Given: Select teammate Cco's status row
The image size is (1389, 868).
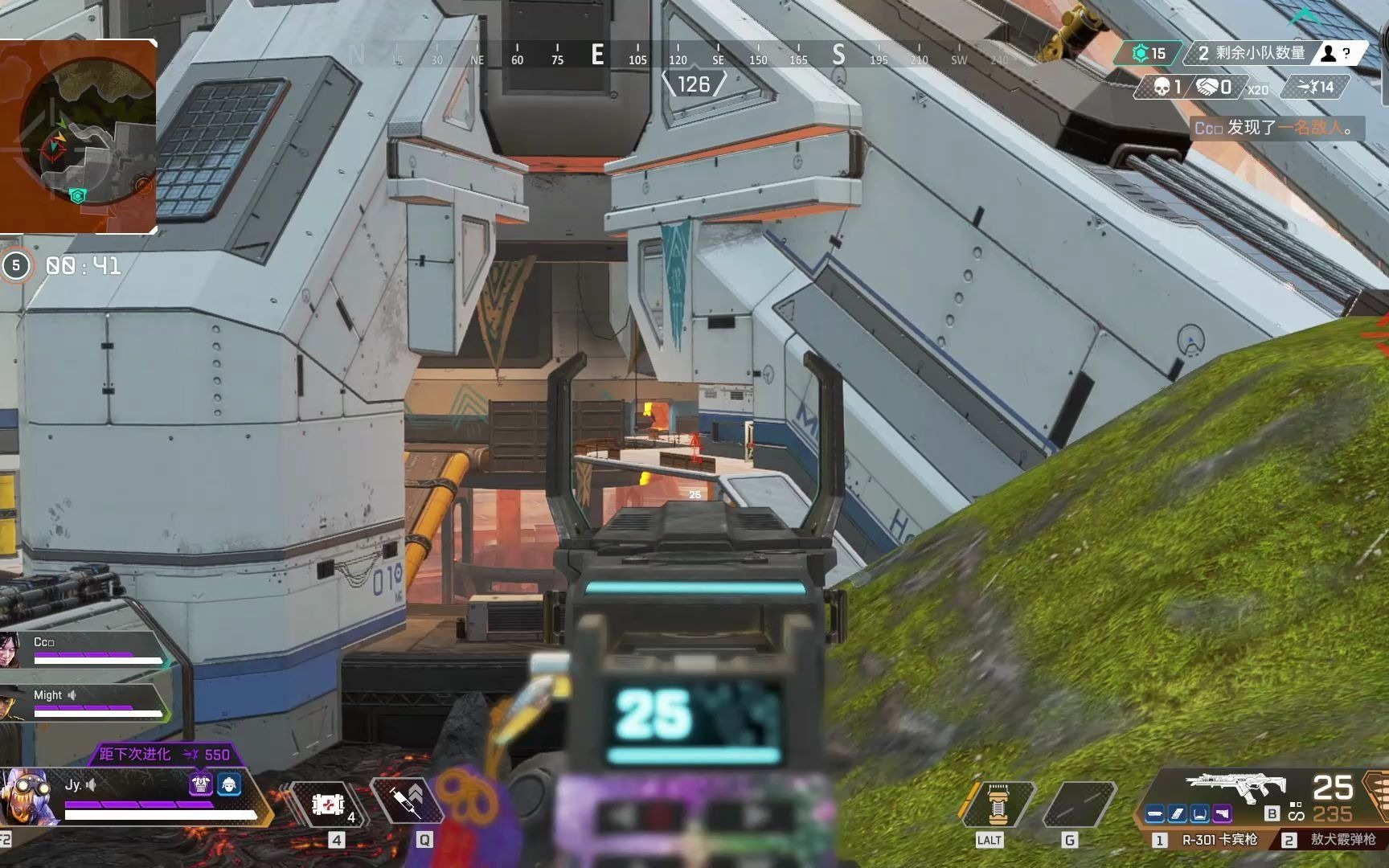Looking at the screenshot, I should [x=84, y=650].
